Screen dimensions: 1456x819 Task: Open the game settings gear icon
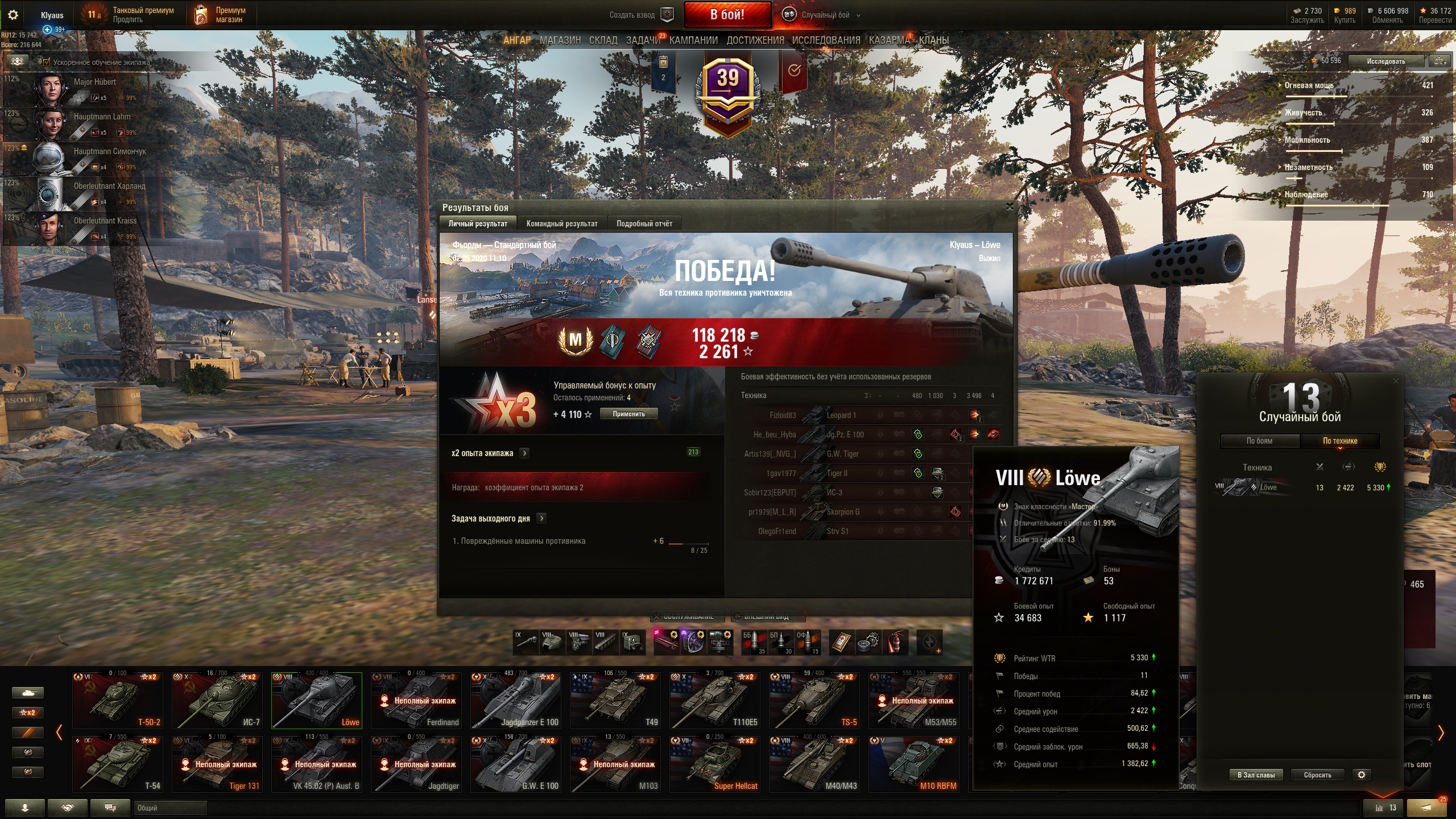13,15
